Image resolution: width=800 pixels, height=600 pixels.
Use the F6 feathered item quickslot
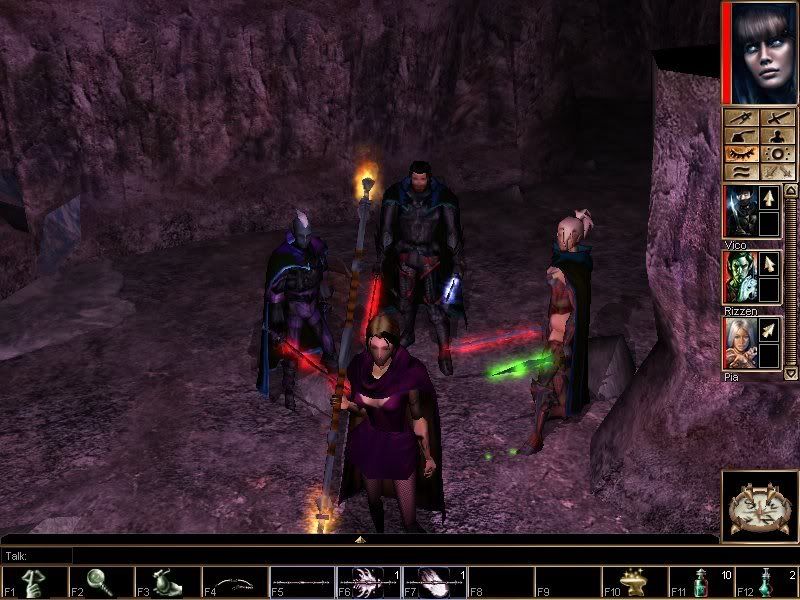(369, 582)
